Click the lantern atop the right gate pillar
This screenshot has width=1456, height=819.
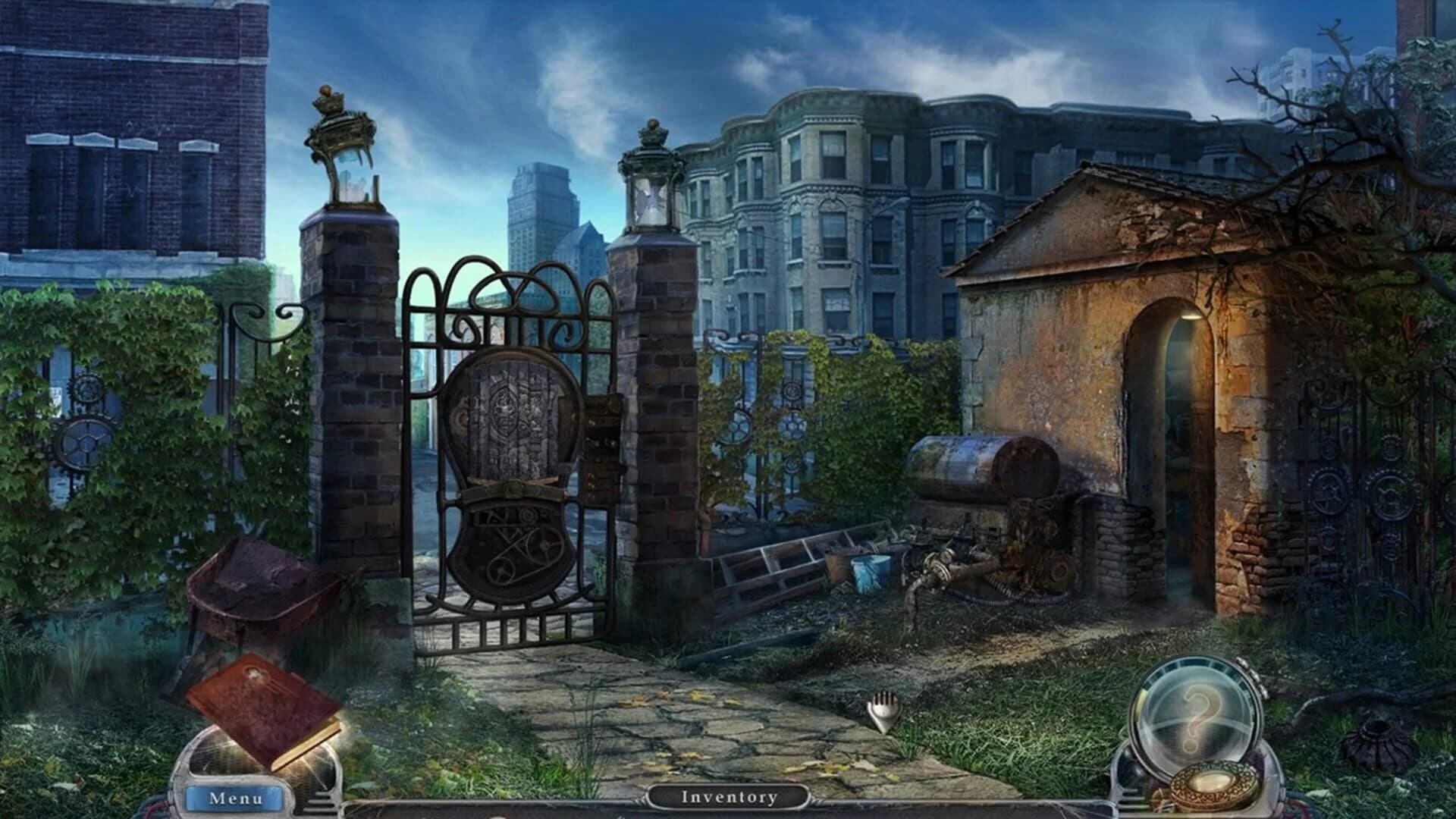click(651, 190)
